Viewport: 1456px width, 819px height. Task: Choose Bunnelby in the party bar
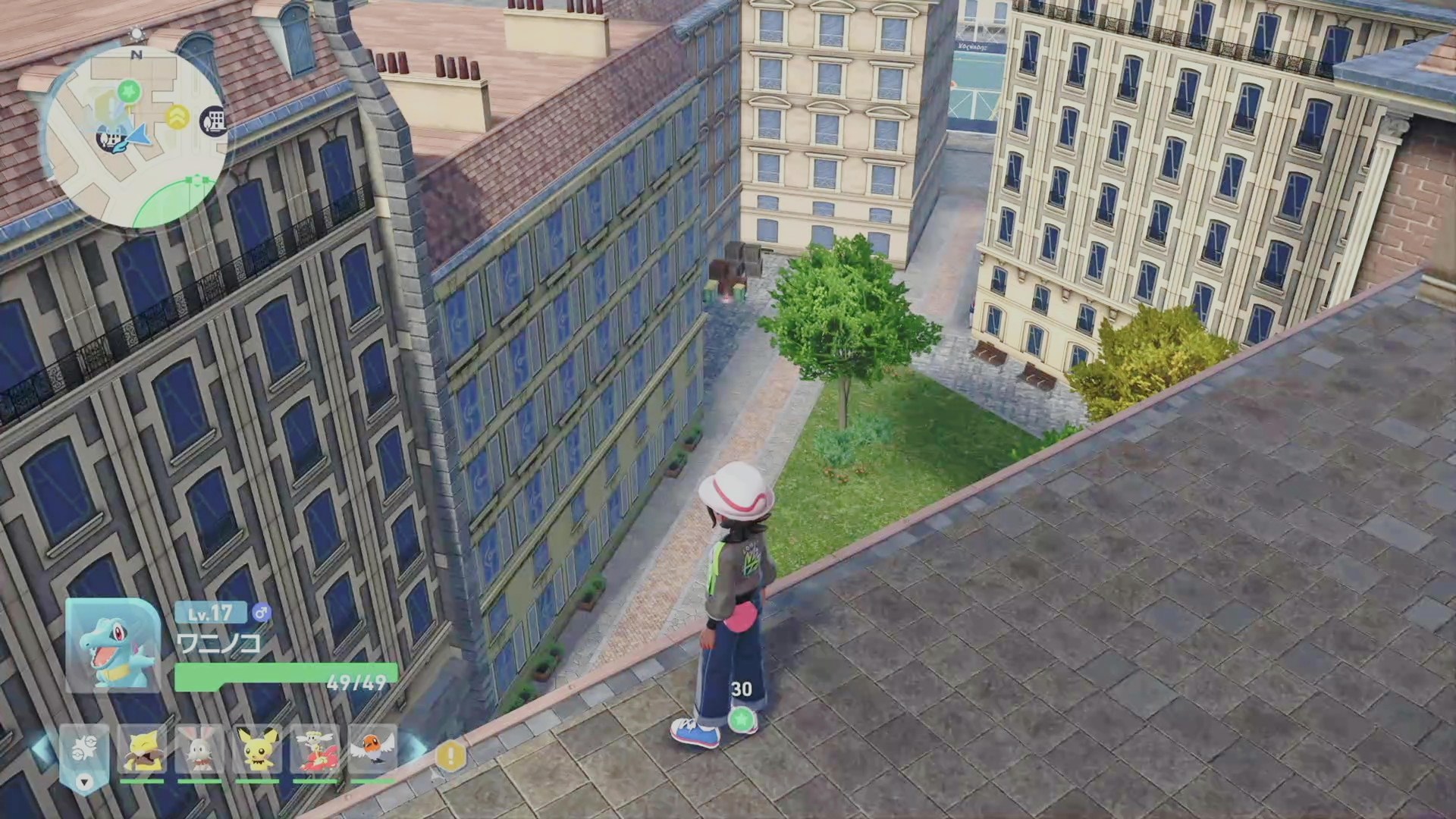point(199,749)
